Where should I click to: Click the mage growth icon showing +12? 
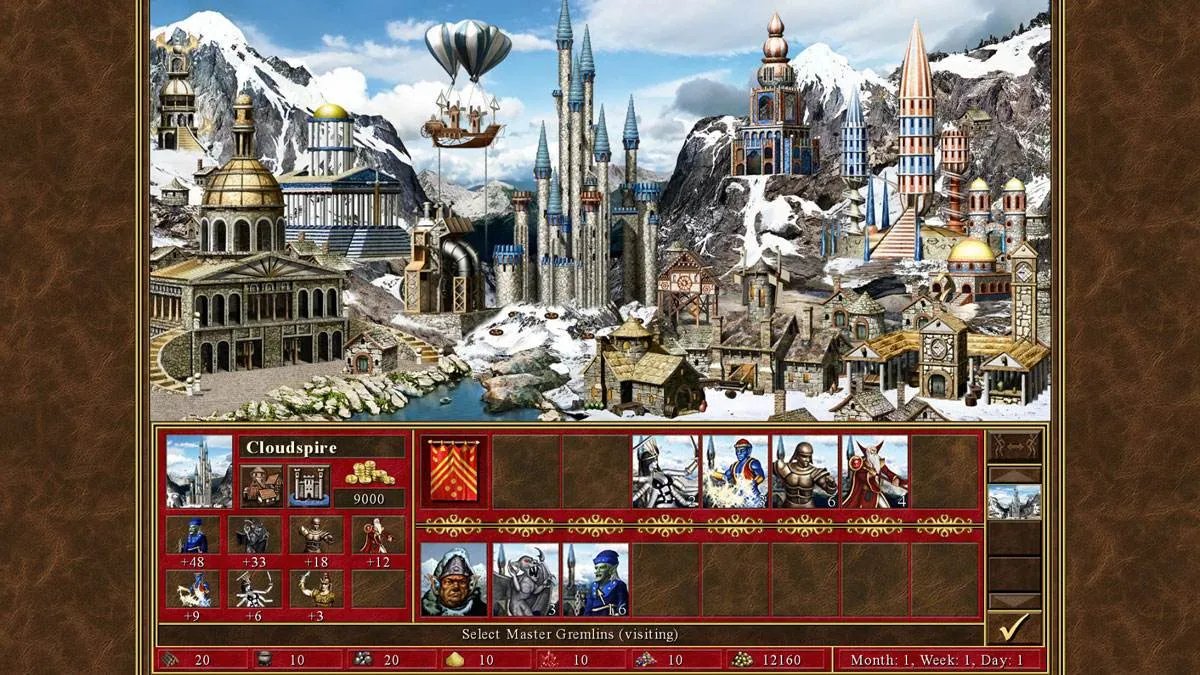378,535
